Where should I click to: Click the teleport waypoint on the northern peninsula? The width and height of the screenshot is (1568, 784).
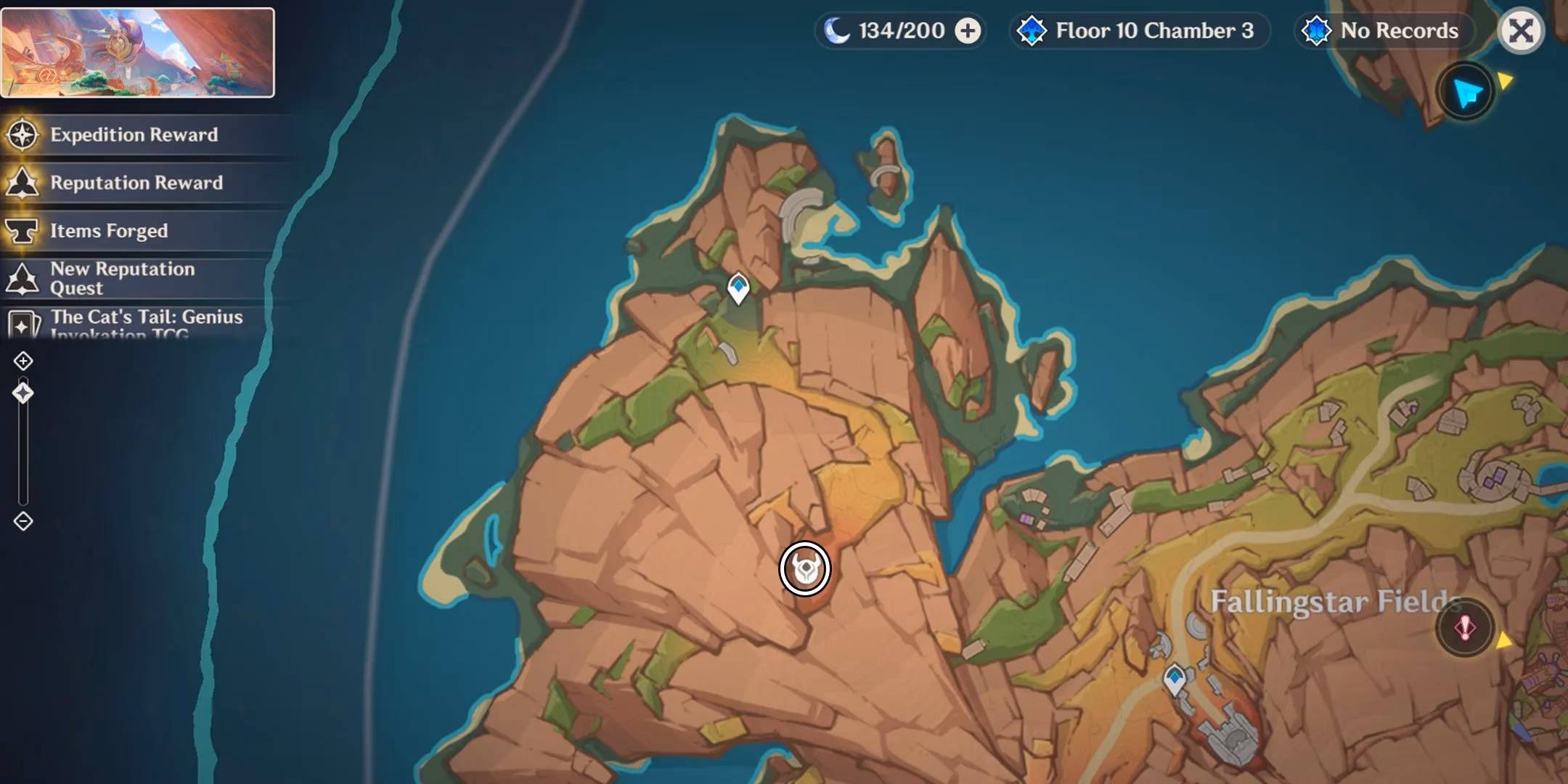click(738, 287)
